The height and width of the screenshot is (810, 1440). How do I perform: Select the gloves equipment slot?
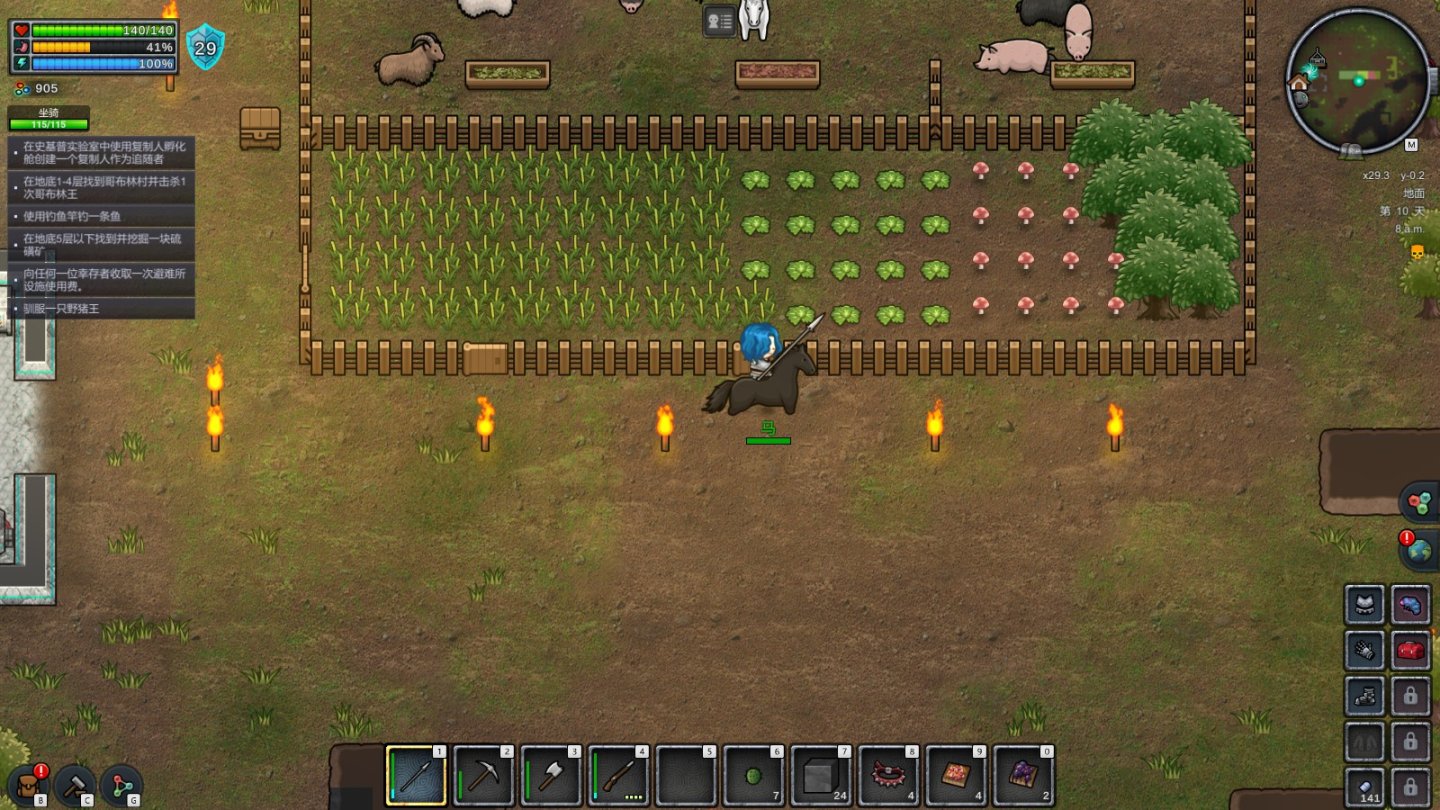(x=1364, y=651)
